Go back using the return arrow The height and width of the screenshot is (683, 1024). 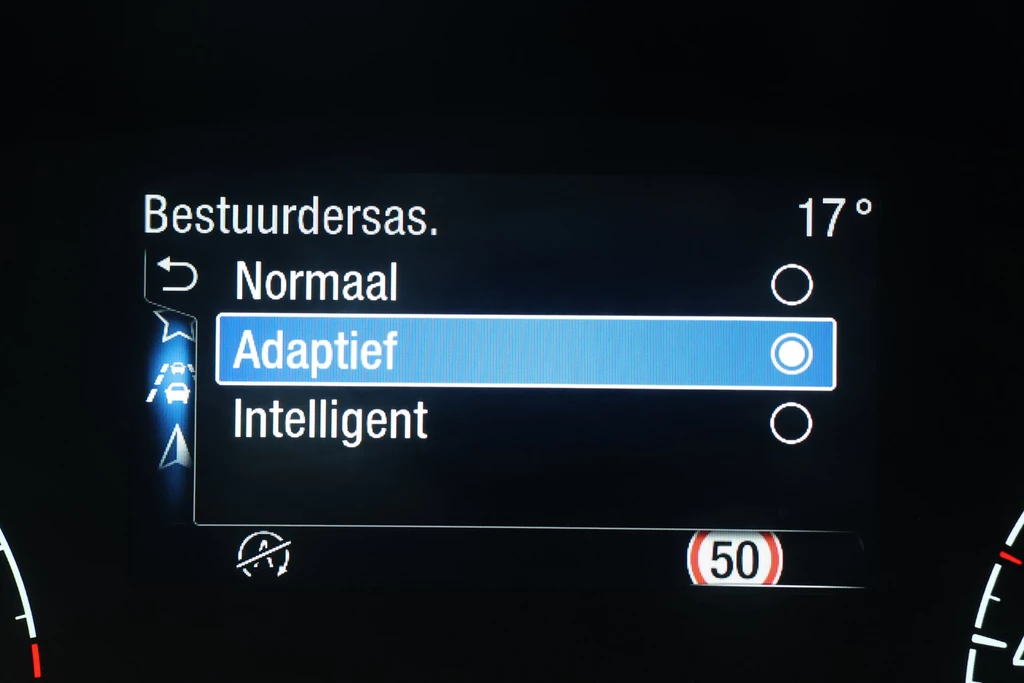178,277
